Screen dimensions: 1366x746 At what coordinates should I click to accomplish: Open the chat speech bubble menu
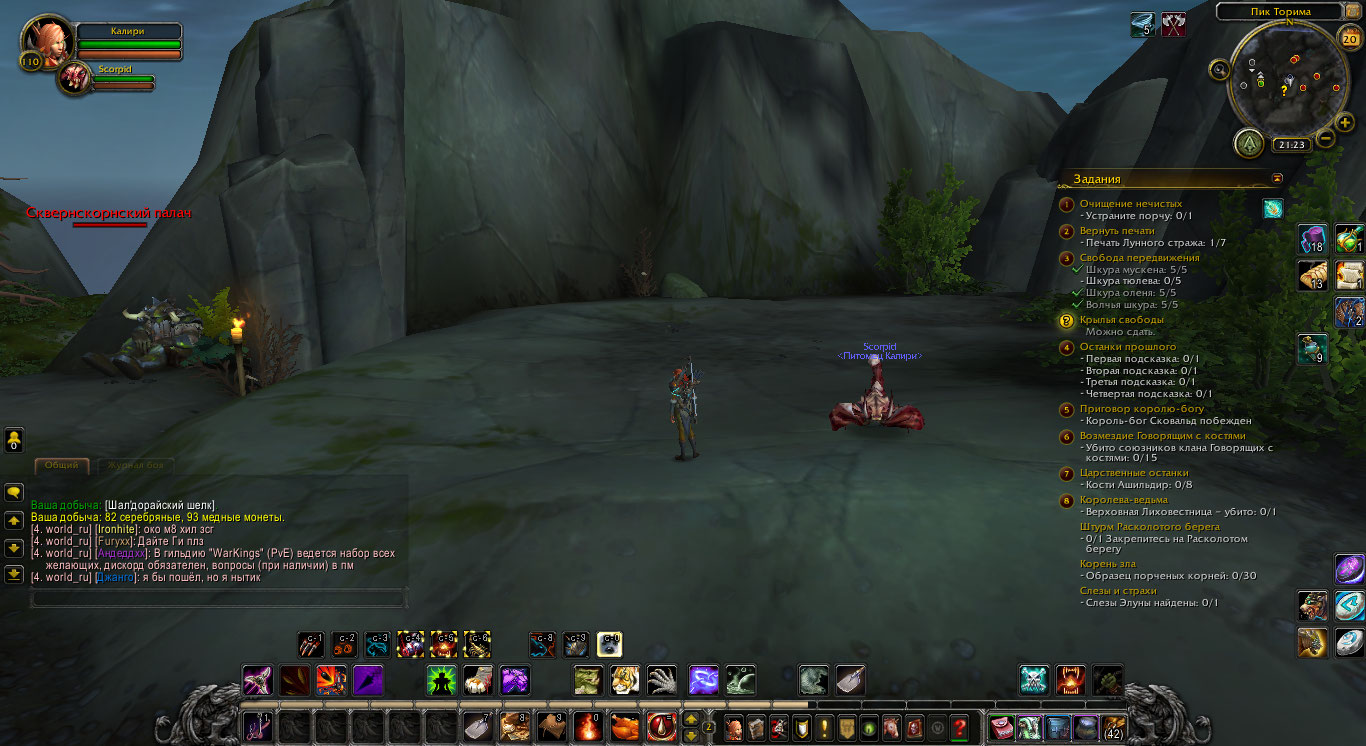pyautogui.click(x=14, y=492)
